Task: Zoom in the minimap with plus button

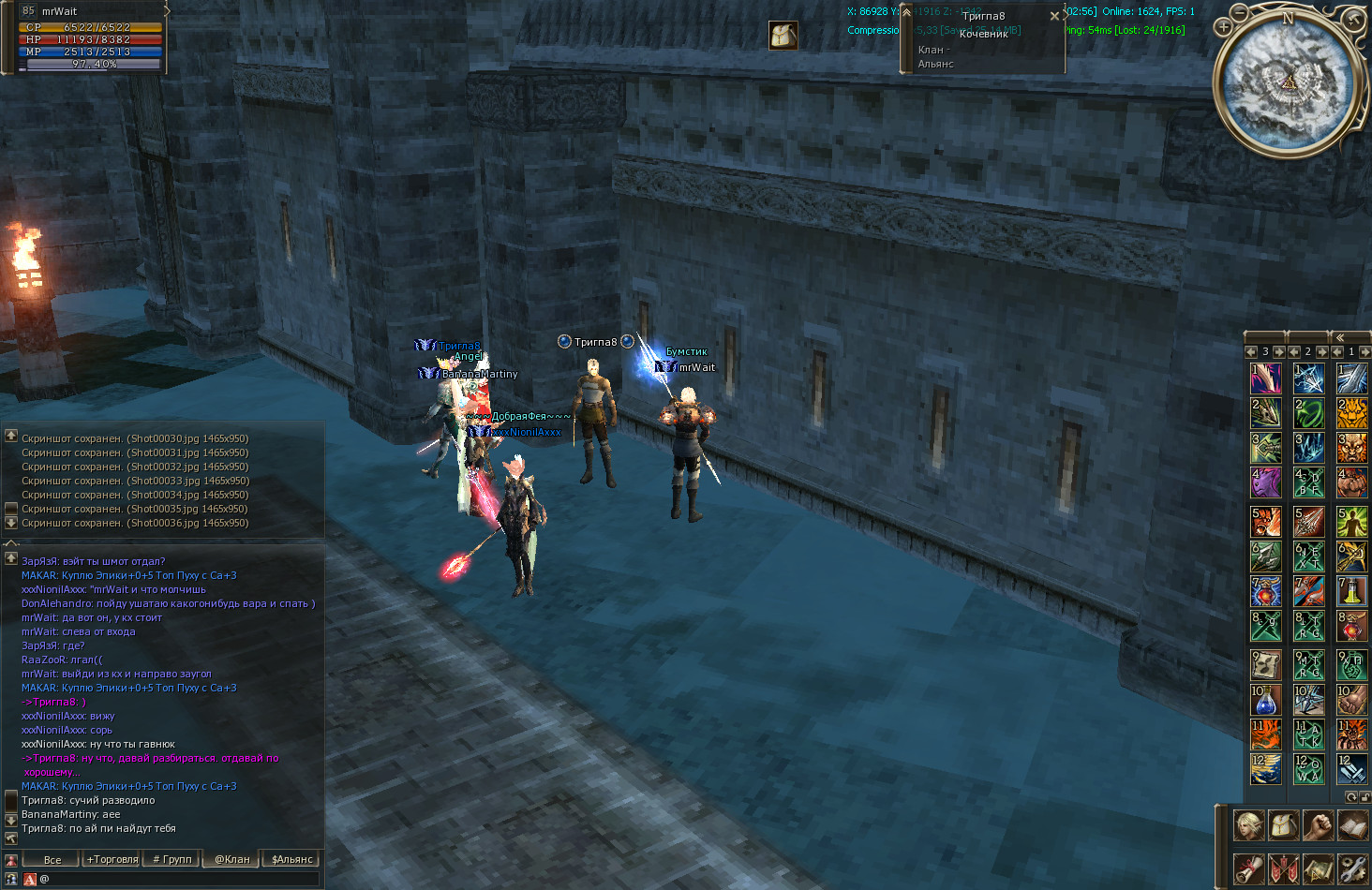Action: (1223, 26)
